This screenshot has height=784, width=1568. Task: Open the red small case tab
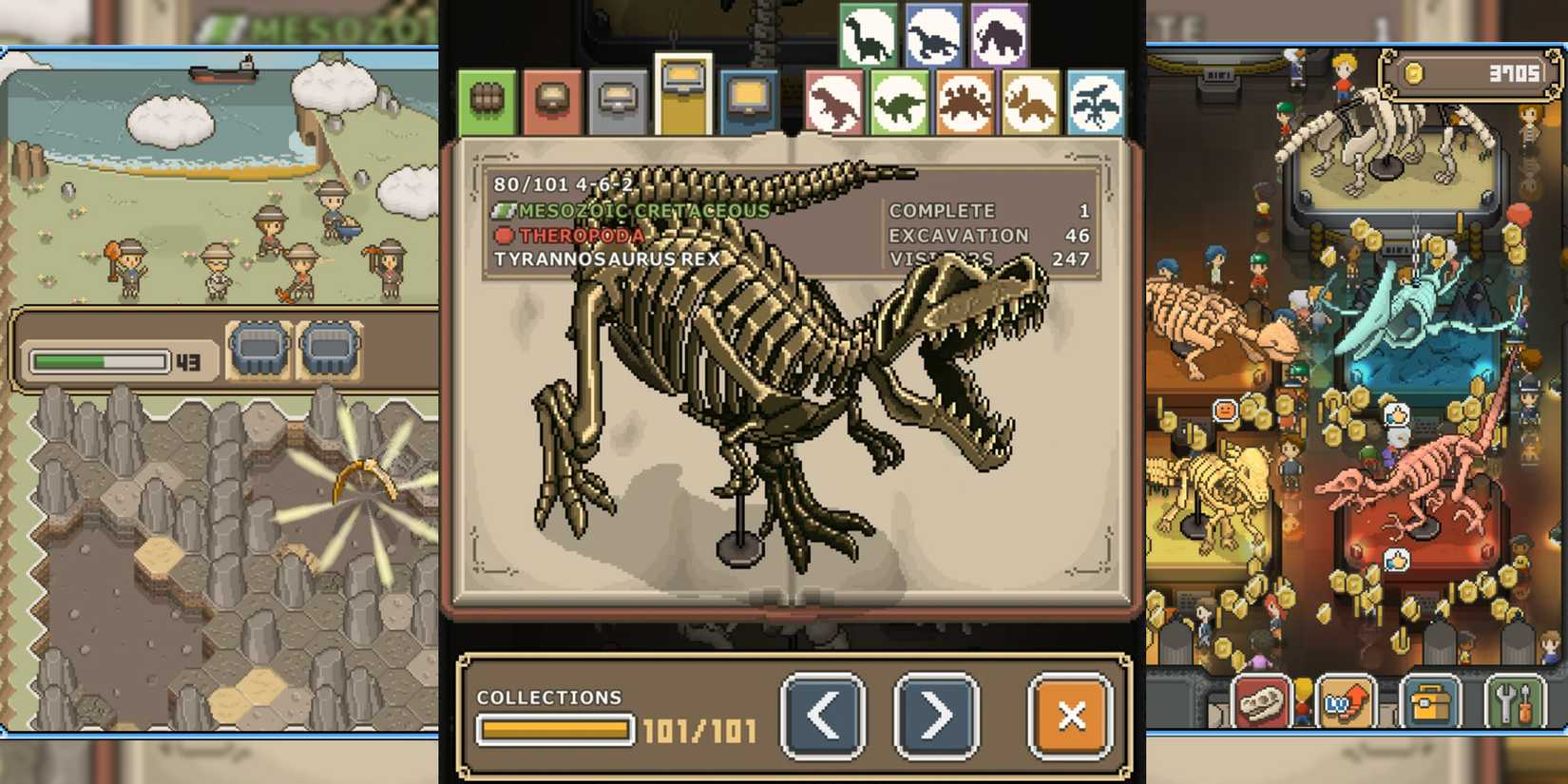tap(553, 100)
